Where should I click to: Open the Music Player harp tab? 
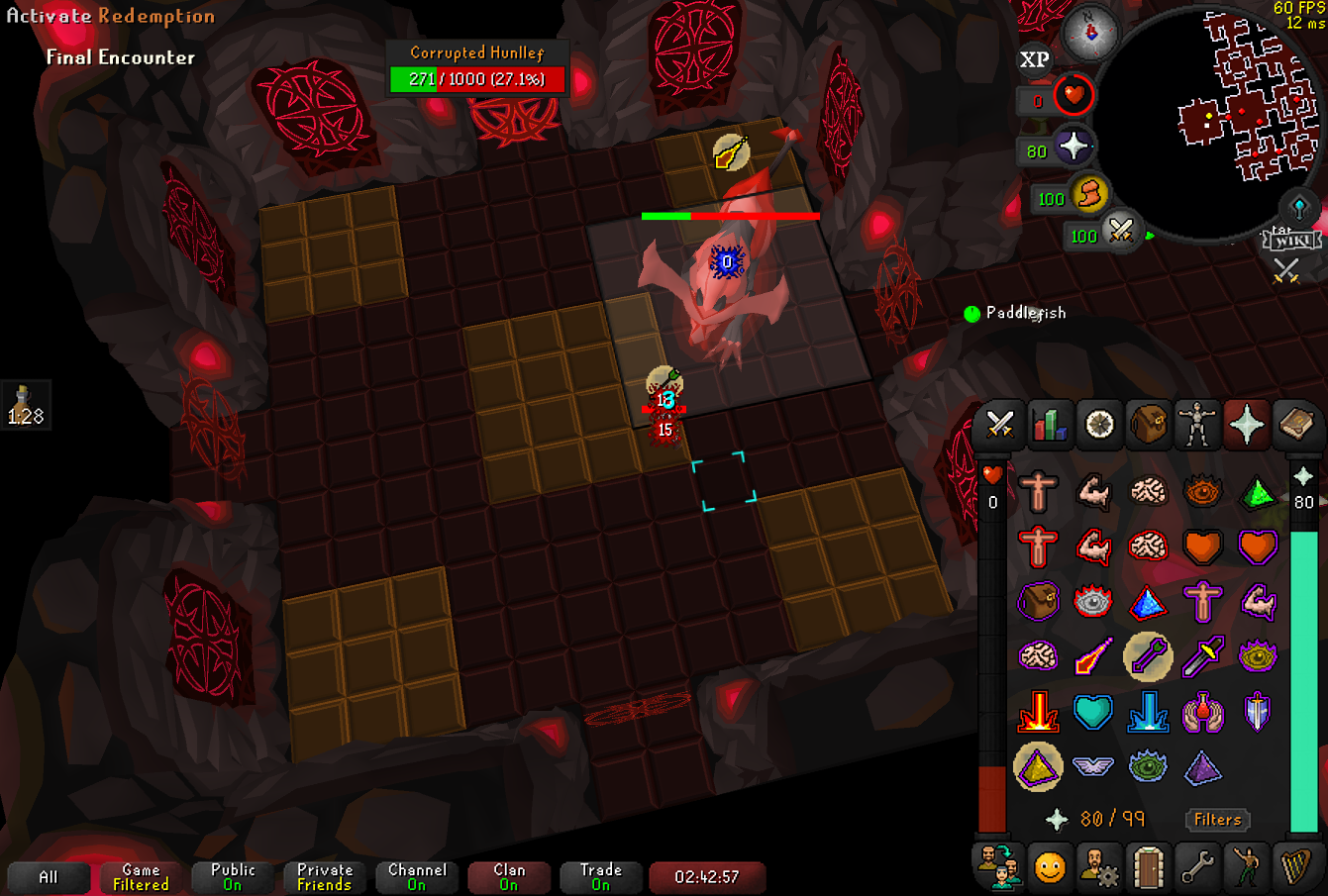pos(1295,868)
